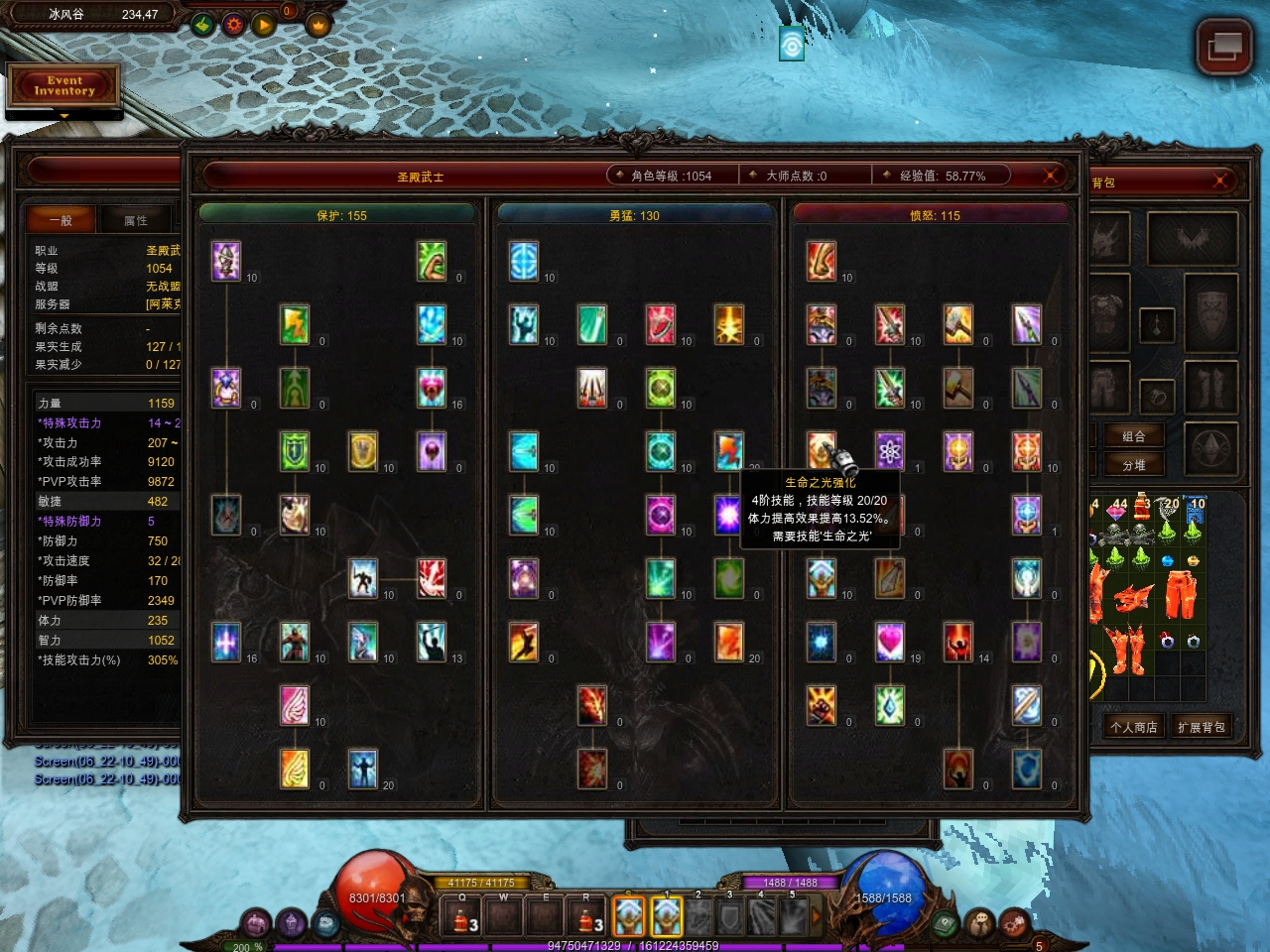Open the 扩展背包 extended backpack

click(1201, 727)
